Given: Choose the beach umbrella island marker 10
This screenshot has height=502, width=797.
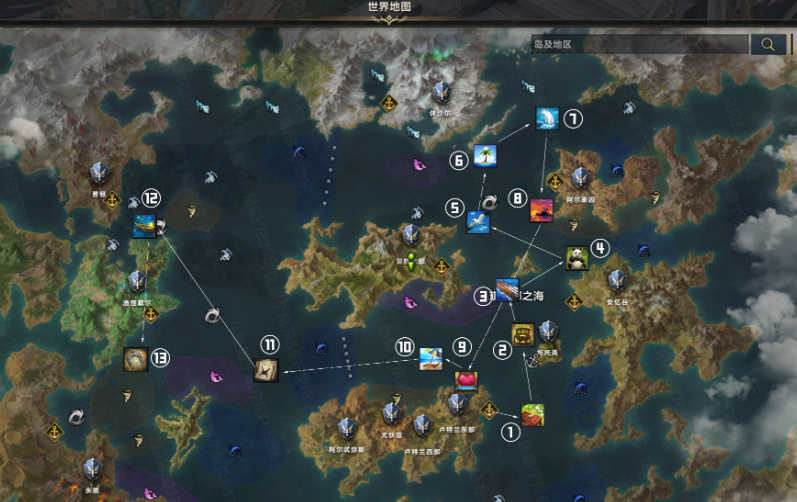Looking at the screenshot, I should click(x=431, y=358).
